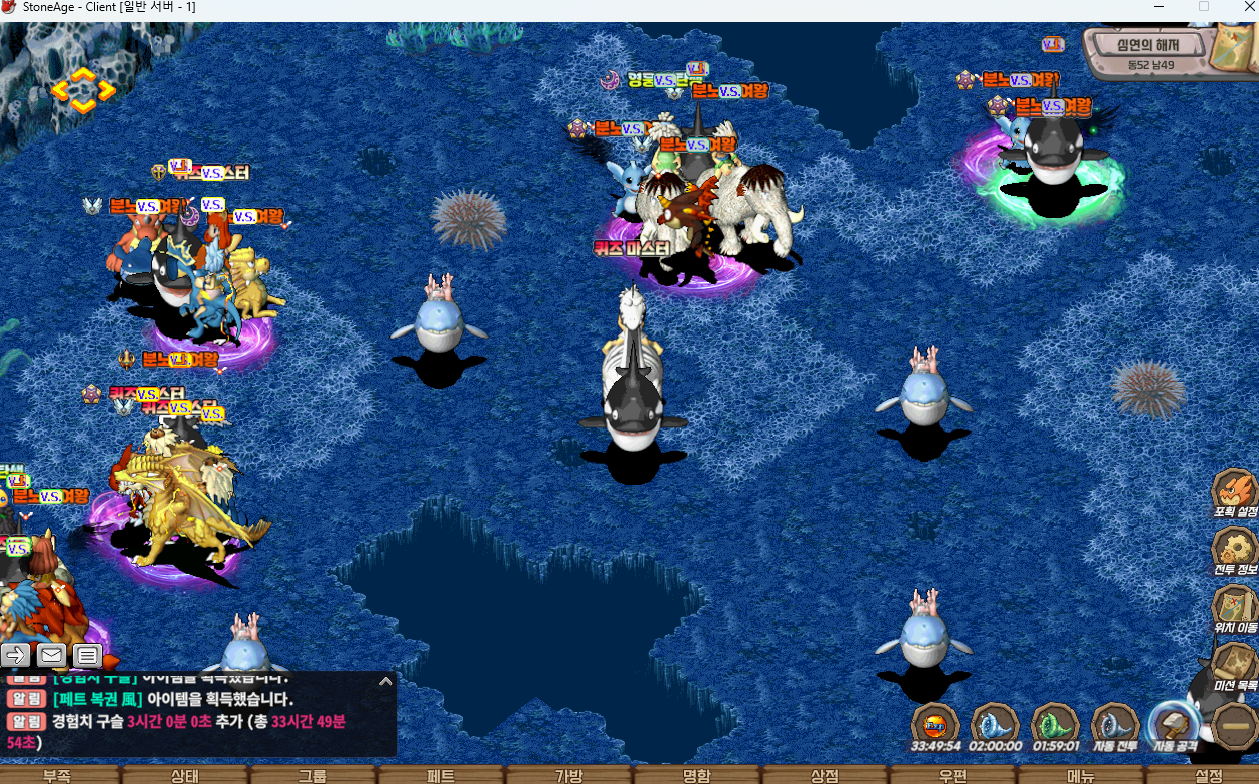Open the 미션 목록 mission list scroll
This screenshot has width=1259, height=784.
coord(1234,664)
